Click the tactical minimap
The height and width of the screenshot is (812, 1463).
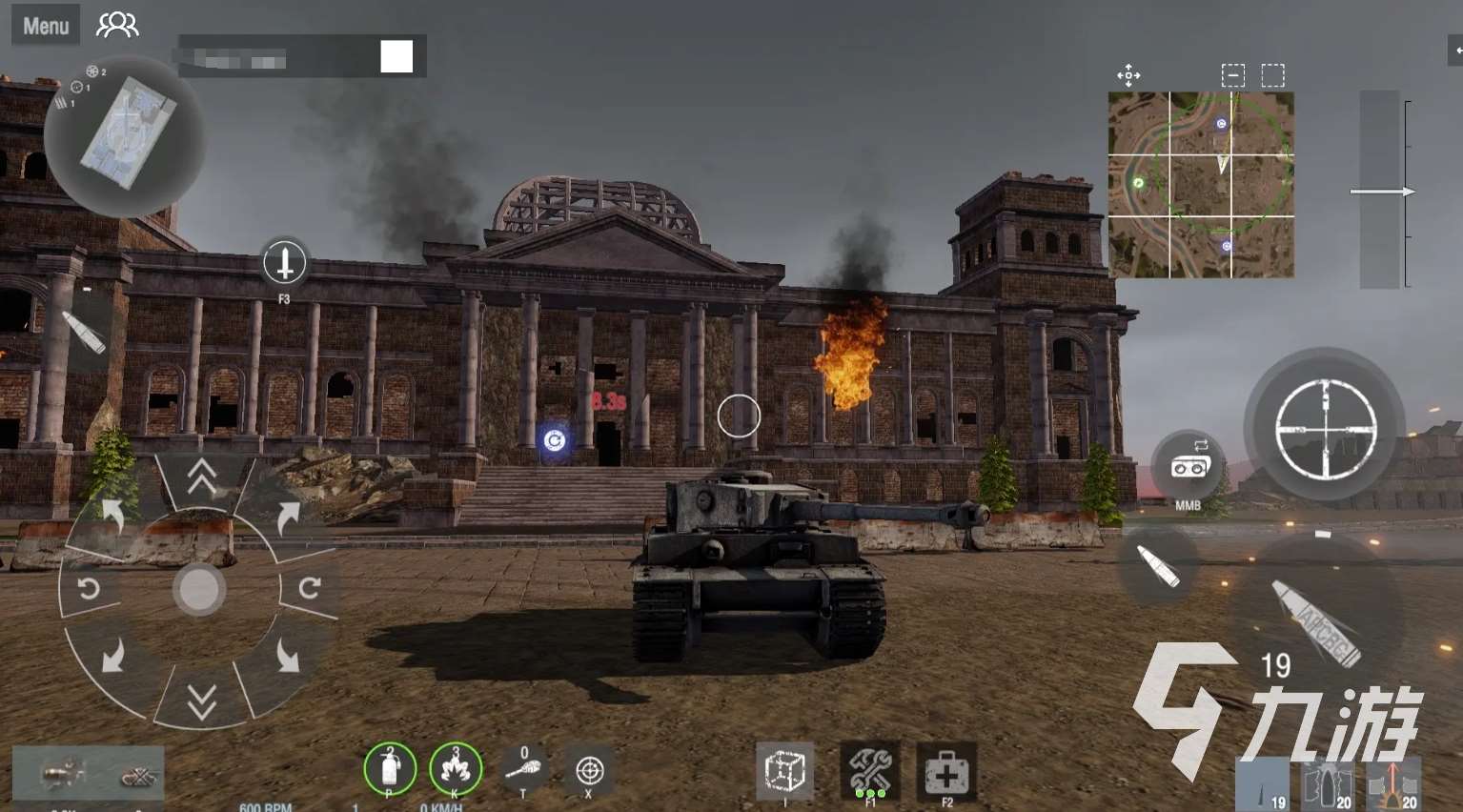(x=1201, y=185)
